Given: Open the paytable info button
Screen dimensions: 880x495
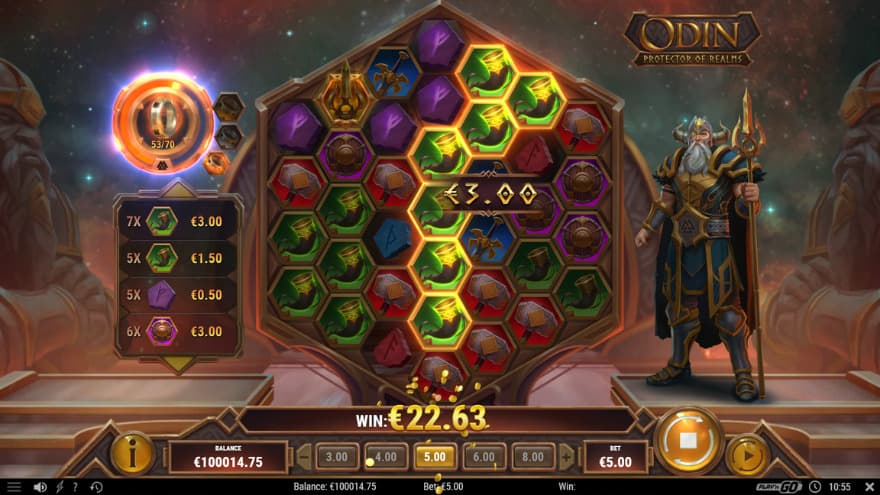Looking at the screenshot, I should click(x=133, y=453).
